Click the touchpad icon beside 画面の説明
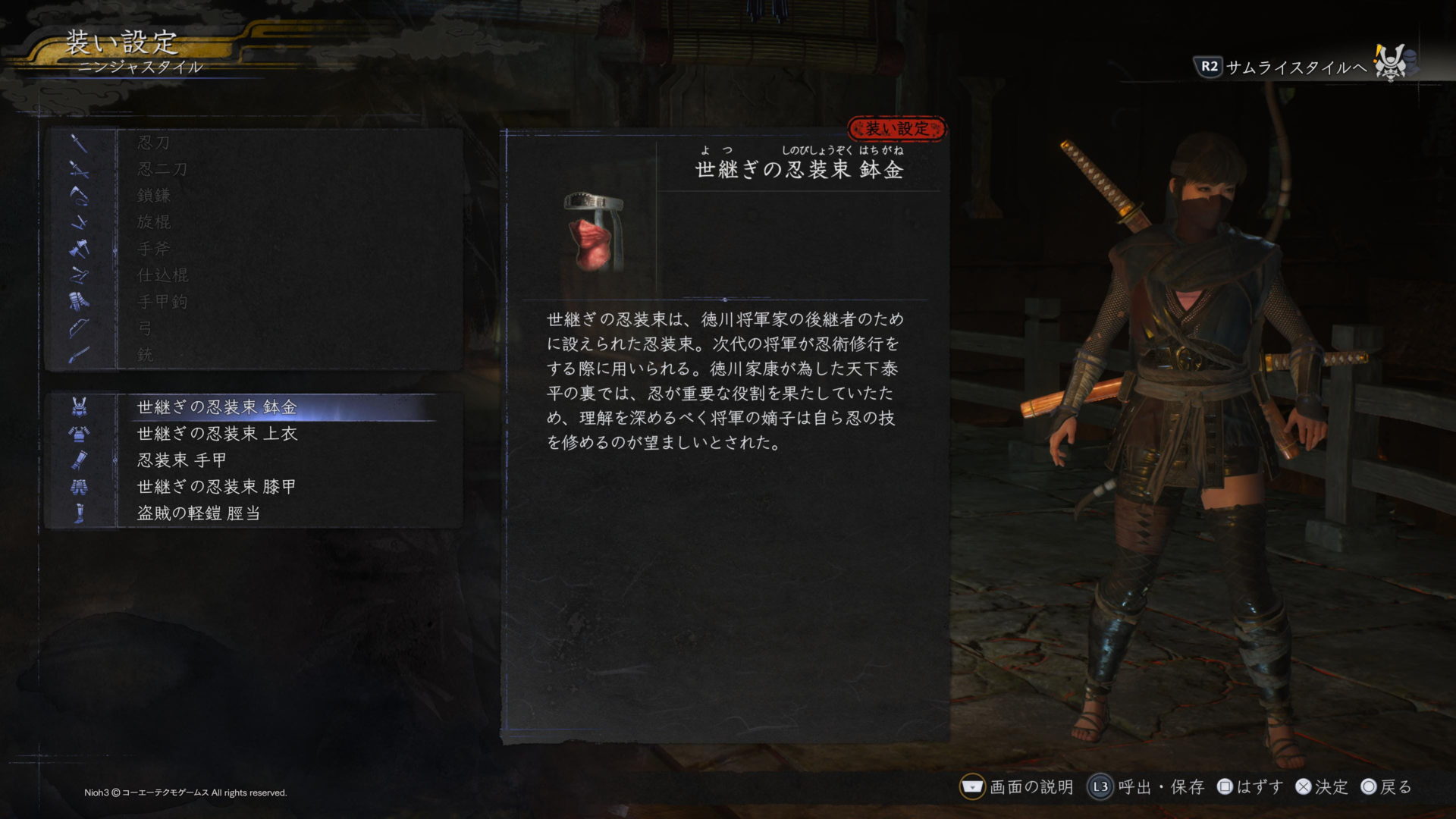This screenshot has height=819, width=1456. (x=971, y=787)
